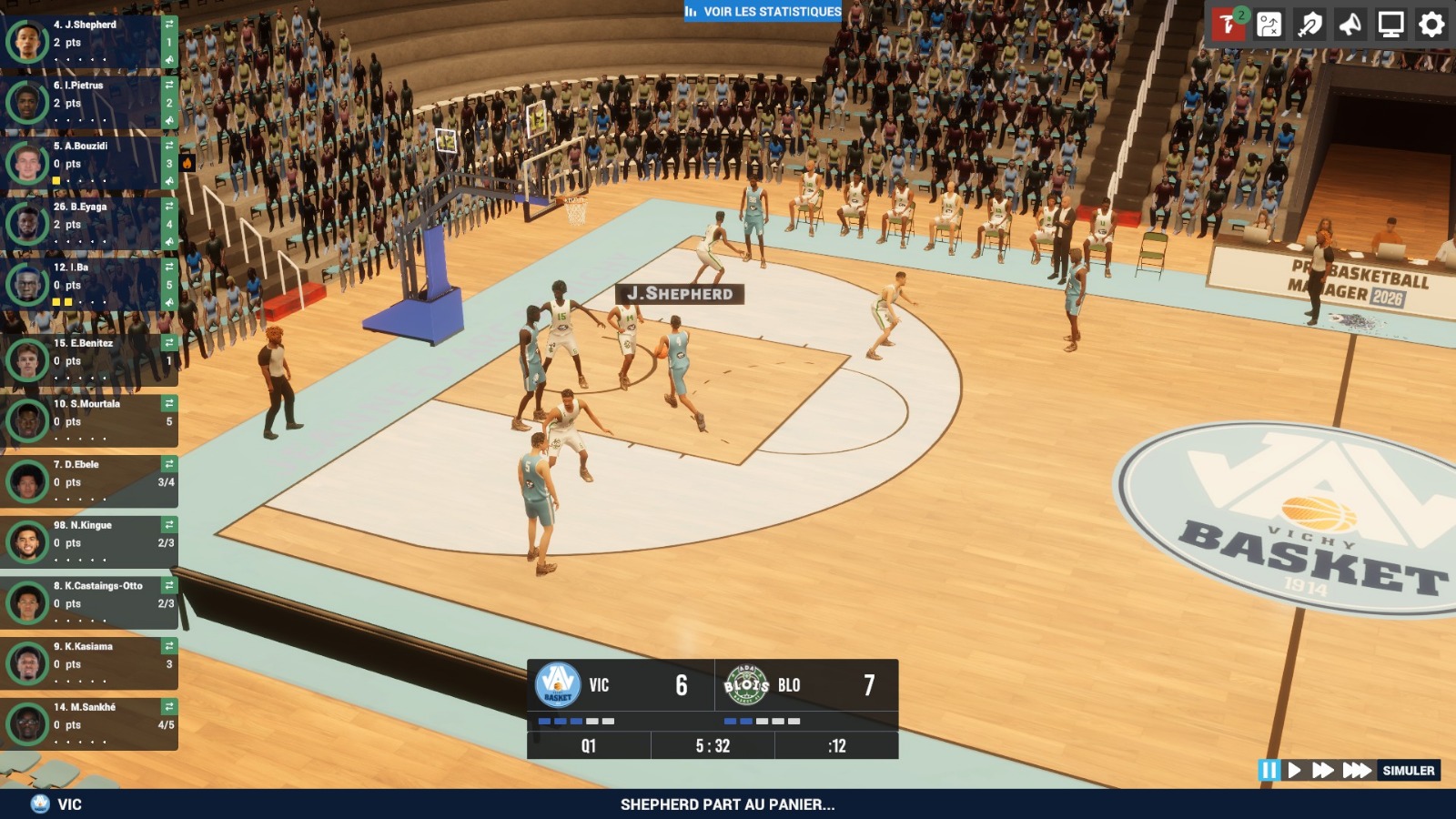The height and width of the screenshot is (819, 1456).
Task: Open the playbook tactics board icon
Action: pyautogui.click(x=1269, y=25)
